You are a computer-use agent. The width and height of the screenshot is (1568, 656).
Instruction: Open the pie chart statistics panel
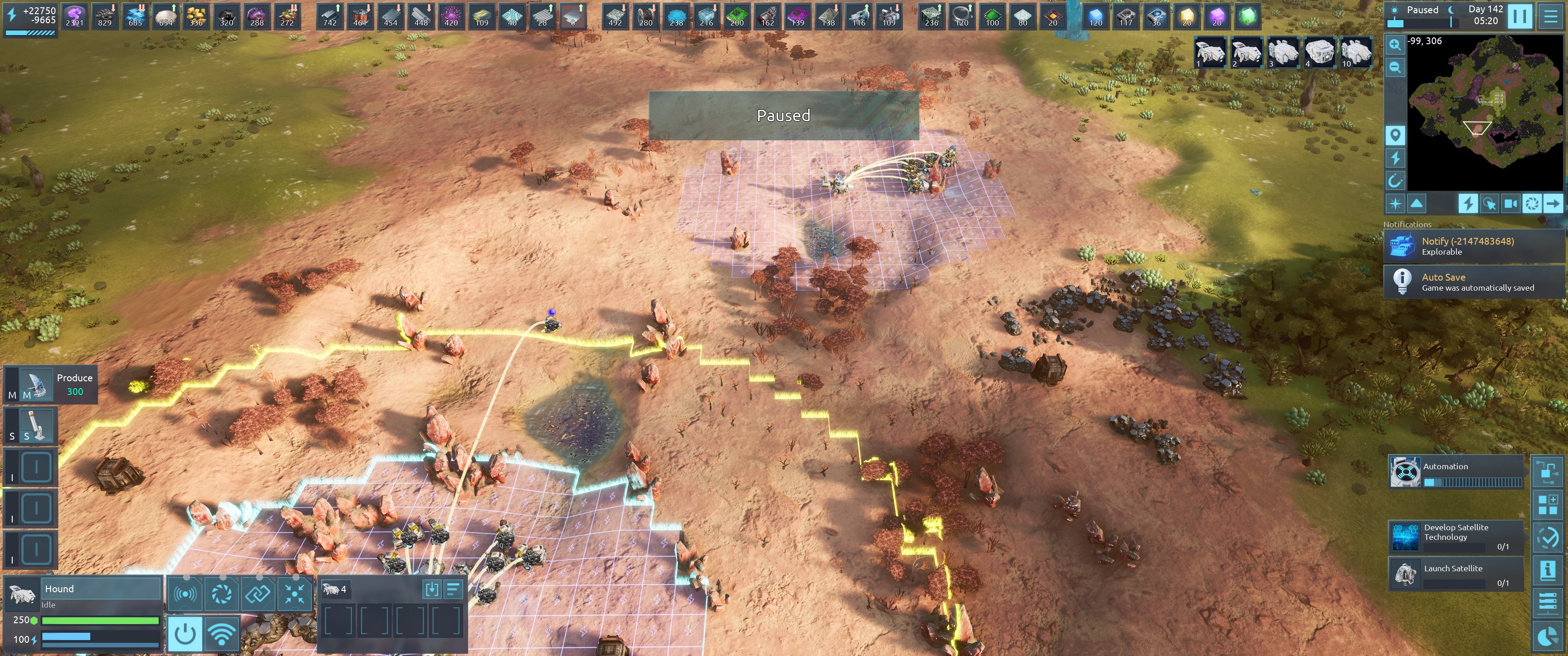(x=1547, y=636)
